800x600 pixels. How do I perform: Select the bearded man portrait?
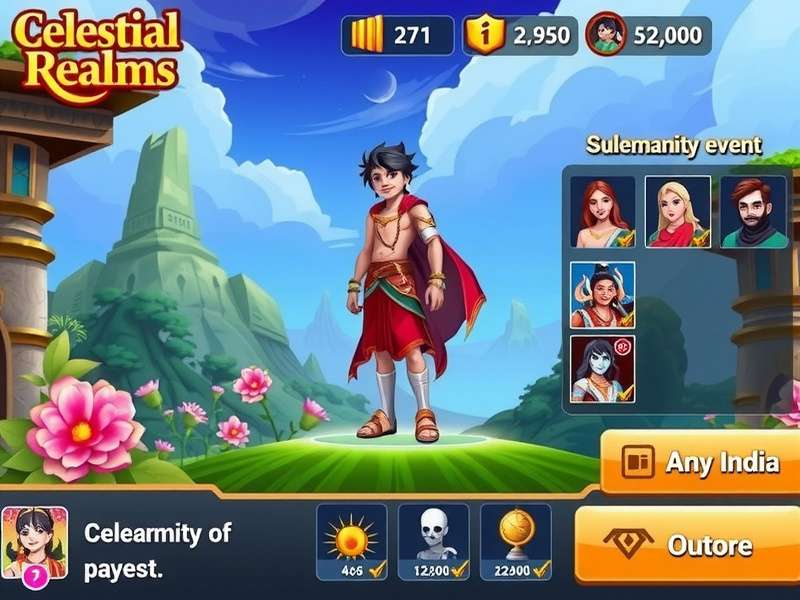point(753,211)
